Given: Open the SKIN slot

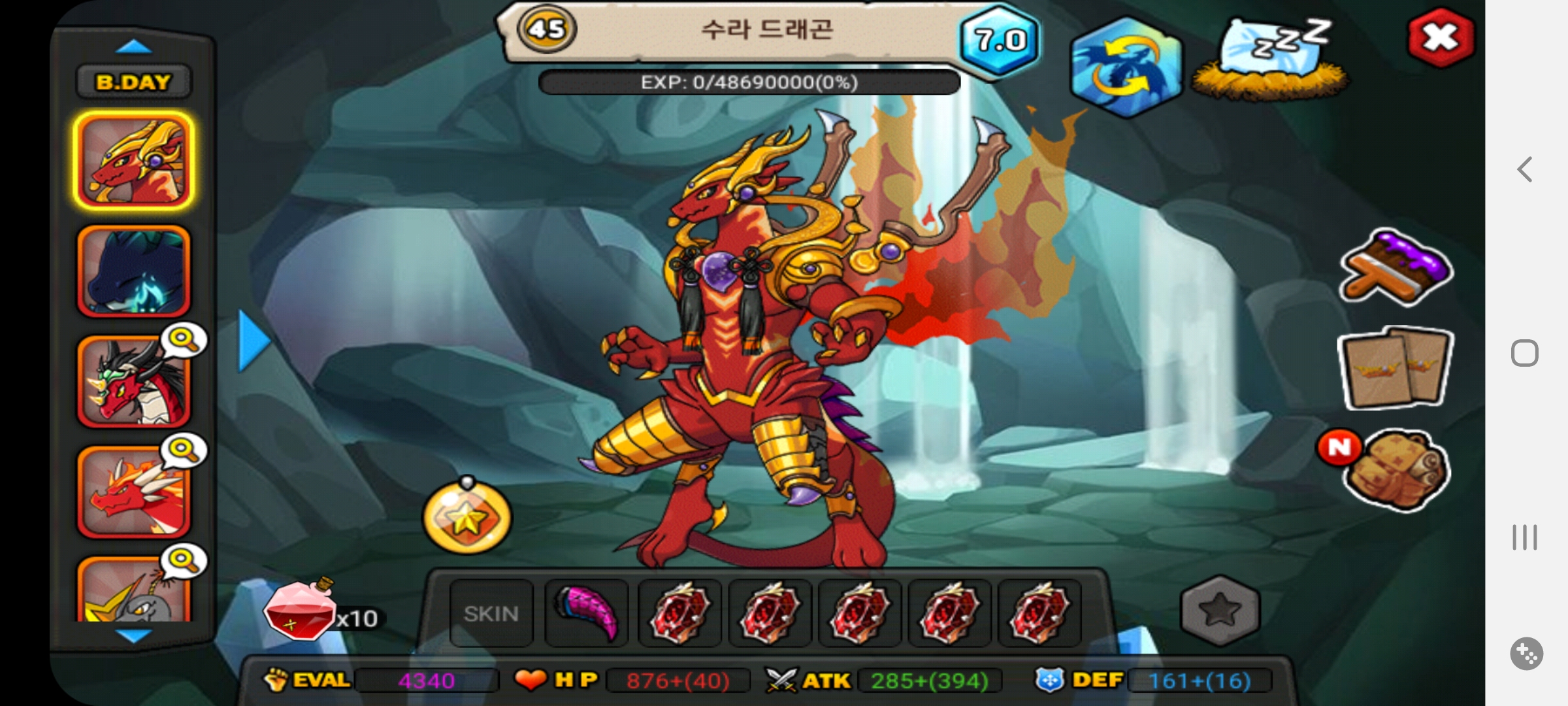Looking at the screenshot, I should (491, 613).
